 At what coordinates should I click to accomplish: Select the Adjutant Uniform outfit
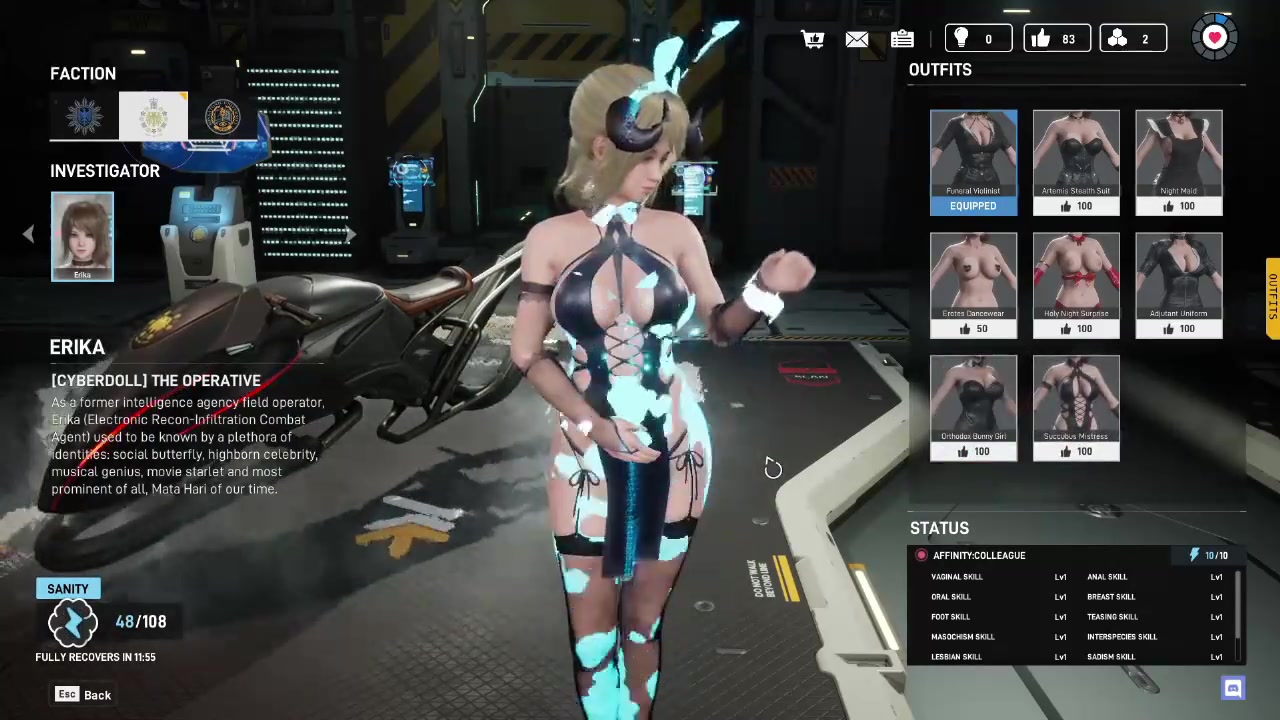1179,285
